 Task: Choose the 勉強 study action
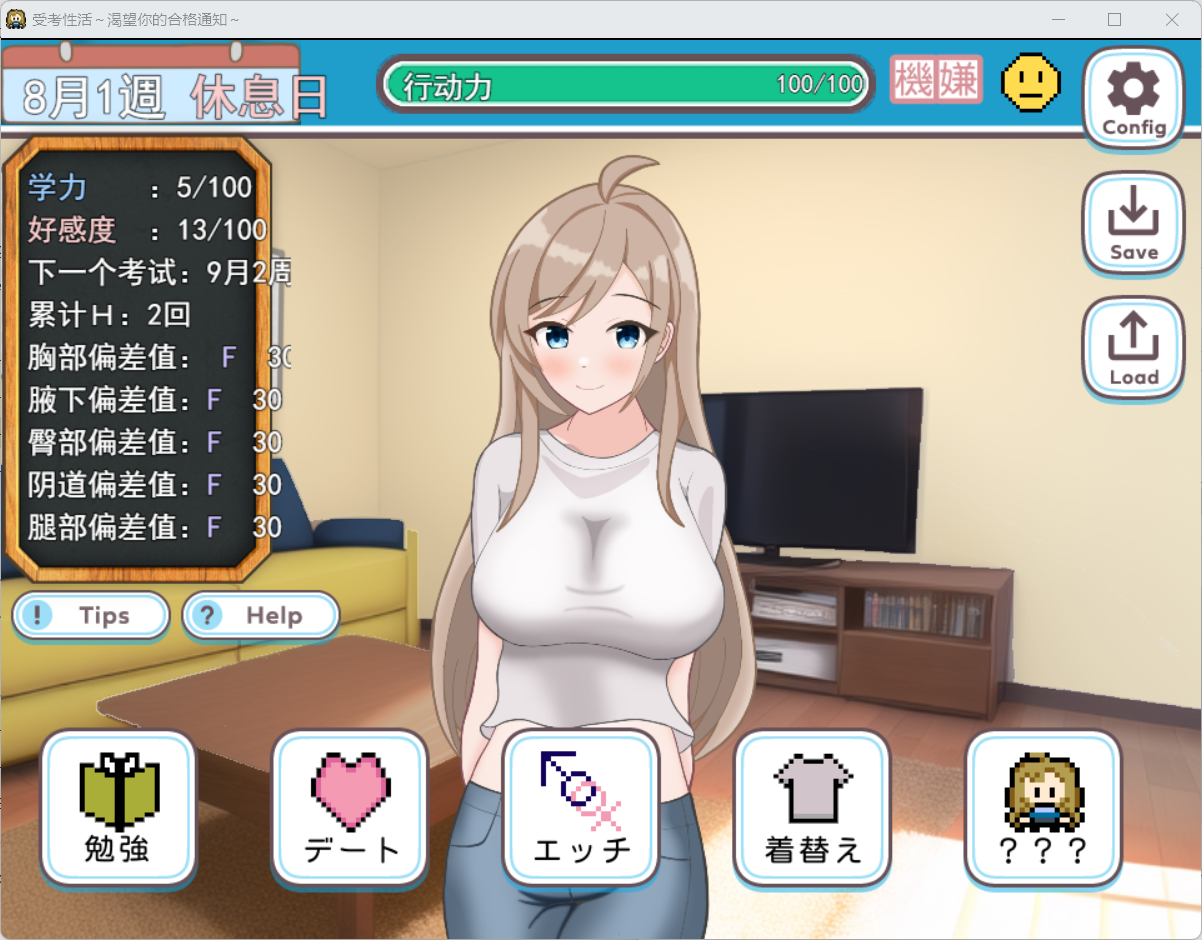click(118, 808)
